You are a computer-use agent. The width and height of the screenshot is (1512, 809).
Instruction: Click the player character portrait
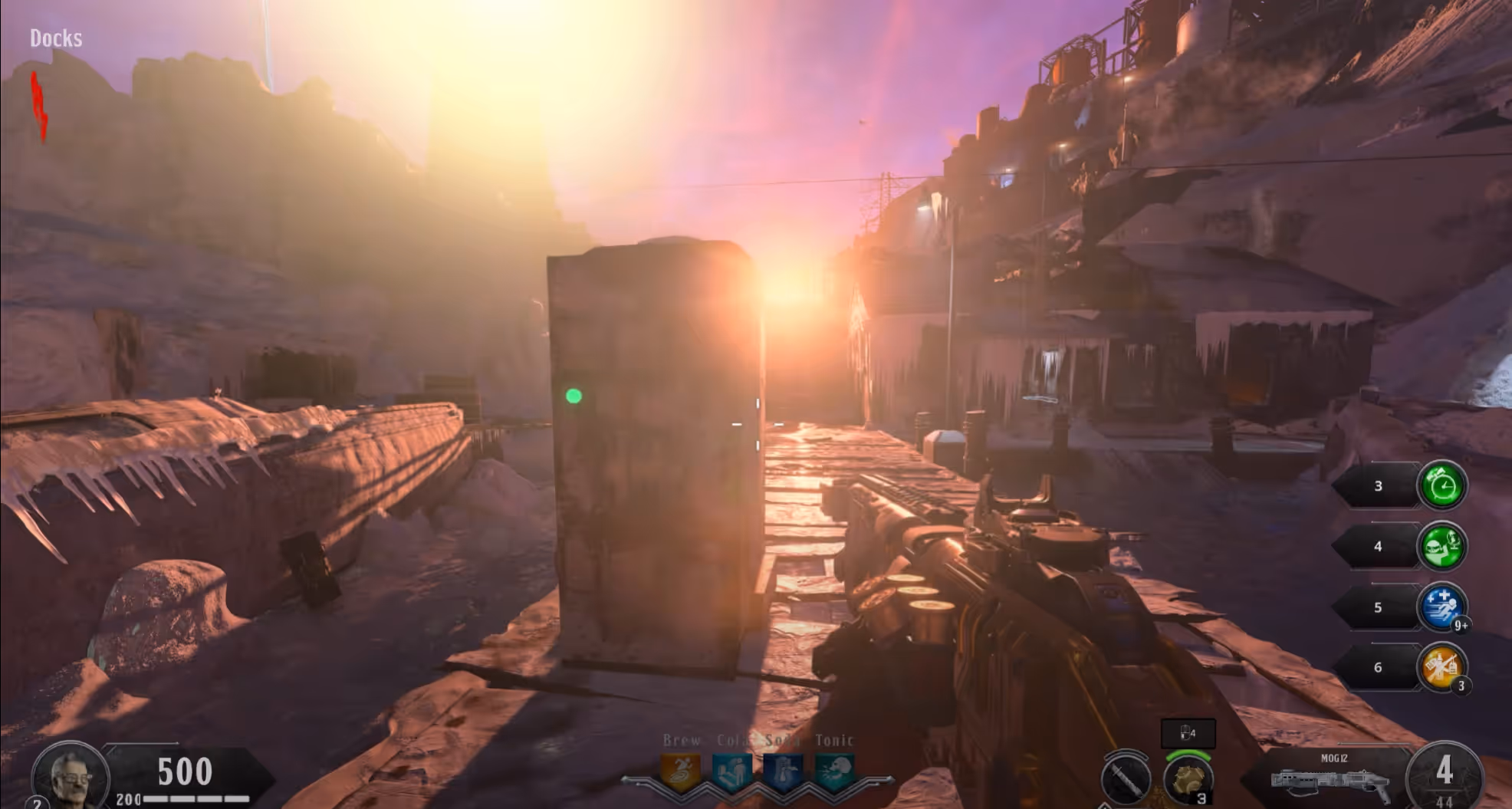[70, 776]
